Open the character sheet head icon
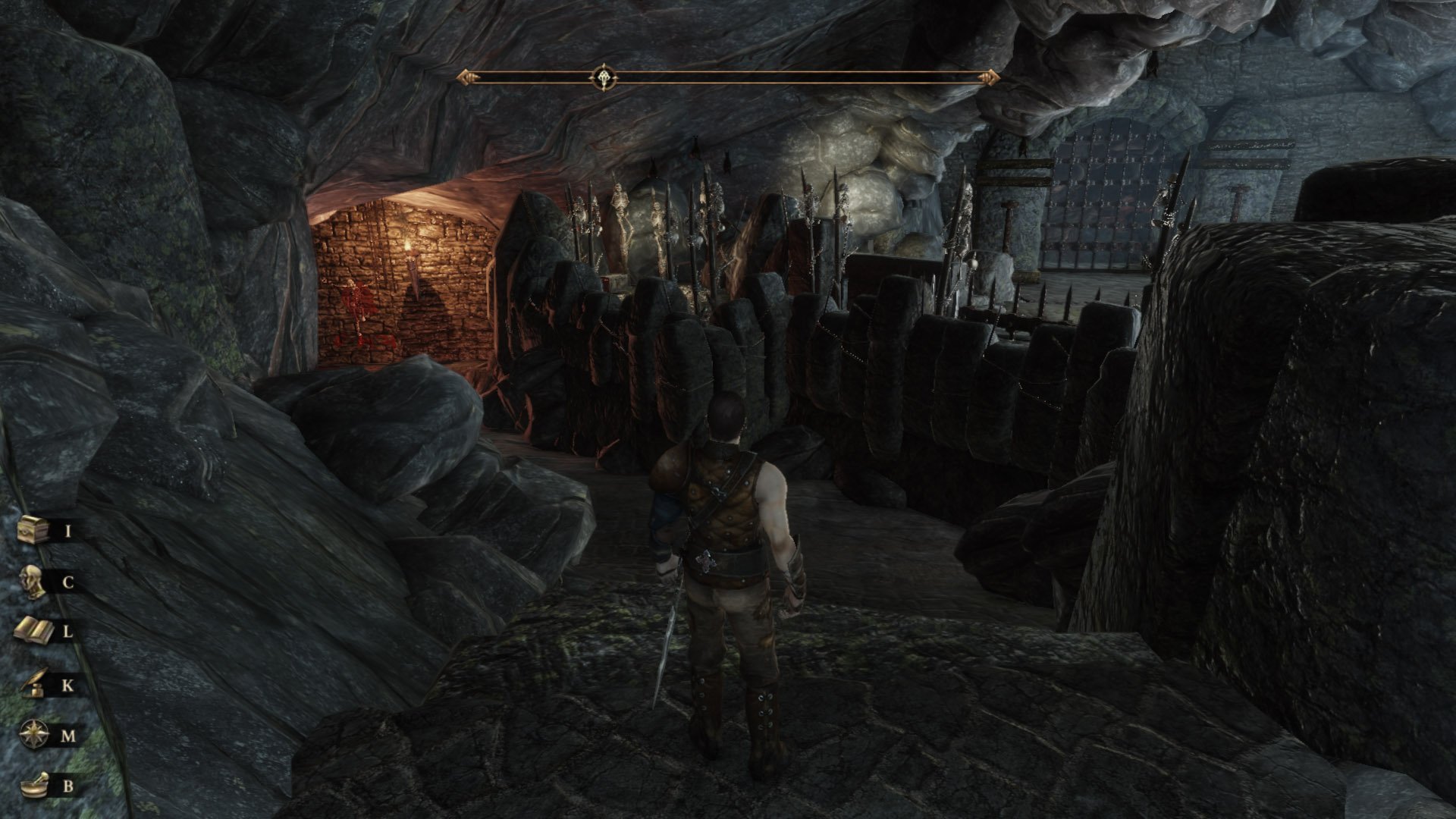The height and width of the screenshot is (819, 1456). 35,581
